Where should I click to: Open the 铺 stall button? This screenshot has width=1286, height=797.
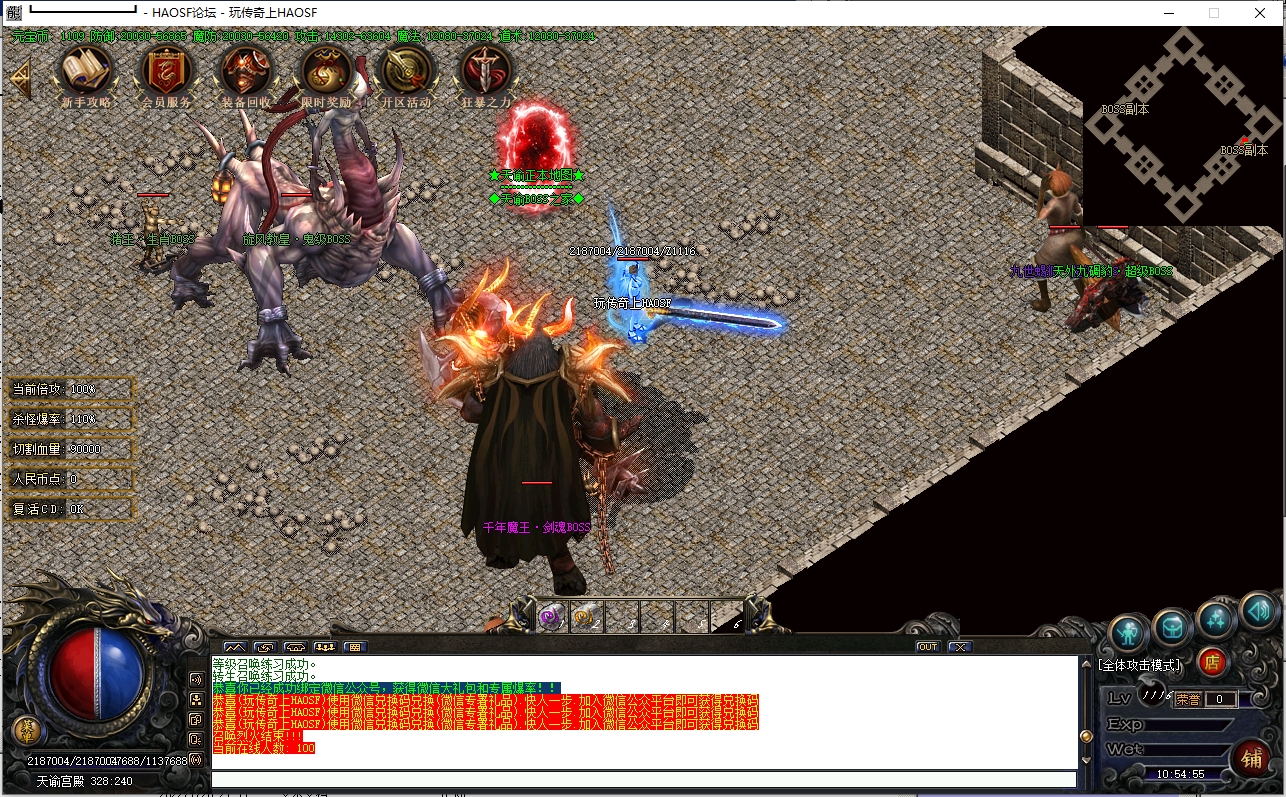(1250, 756)
